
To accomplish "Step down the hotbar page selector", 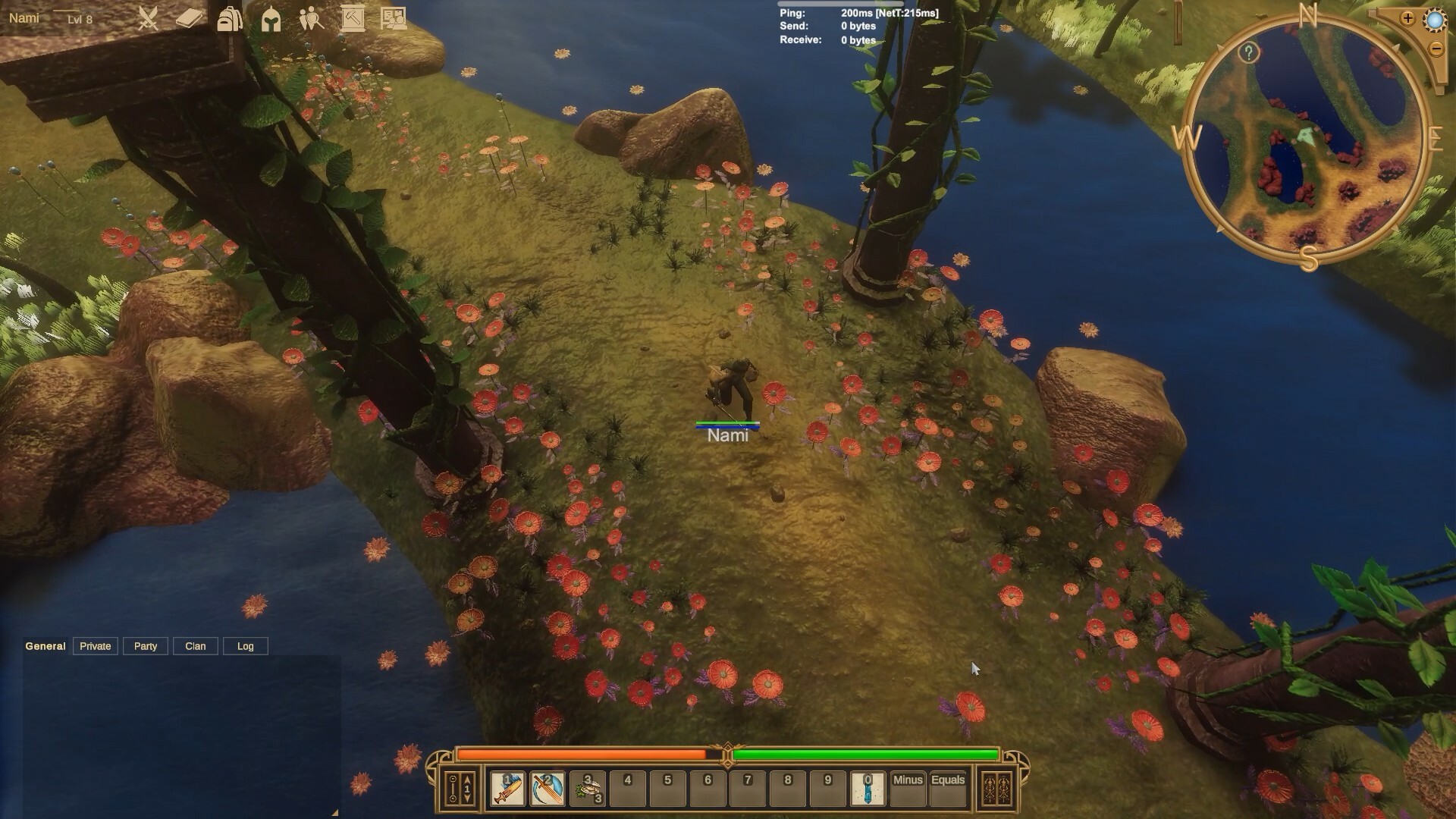I will coord(466,799).
